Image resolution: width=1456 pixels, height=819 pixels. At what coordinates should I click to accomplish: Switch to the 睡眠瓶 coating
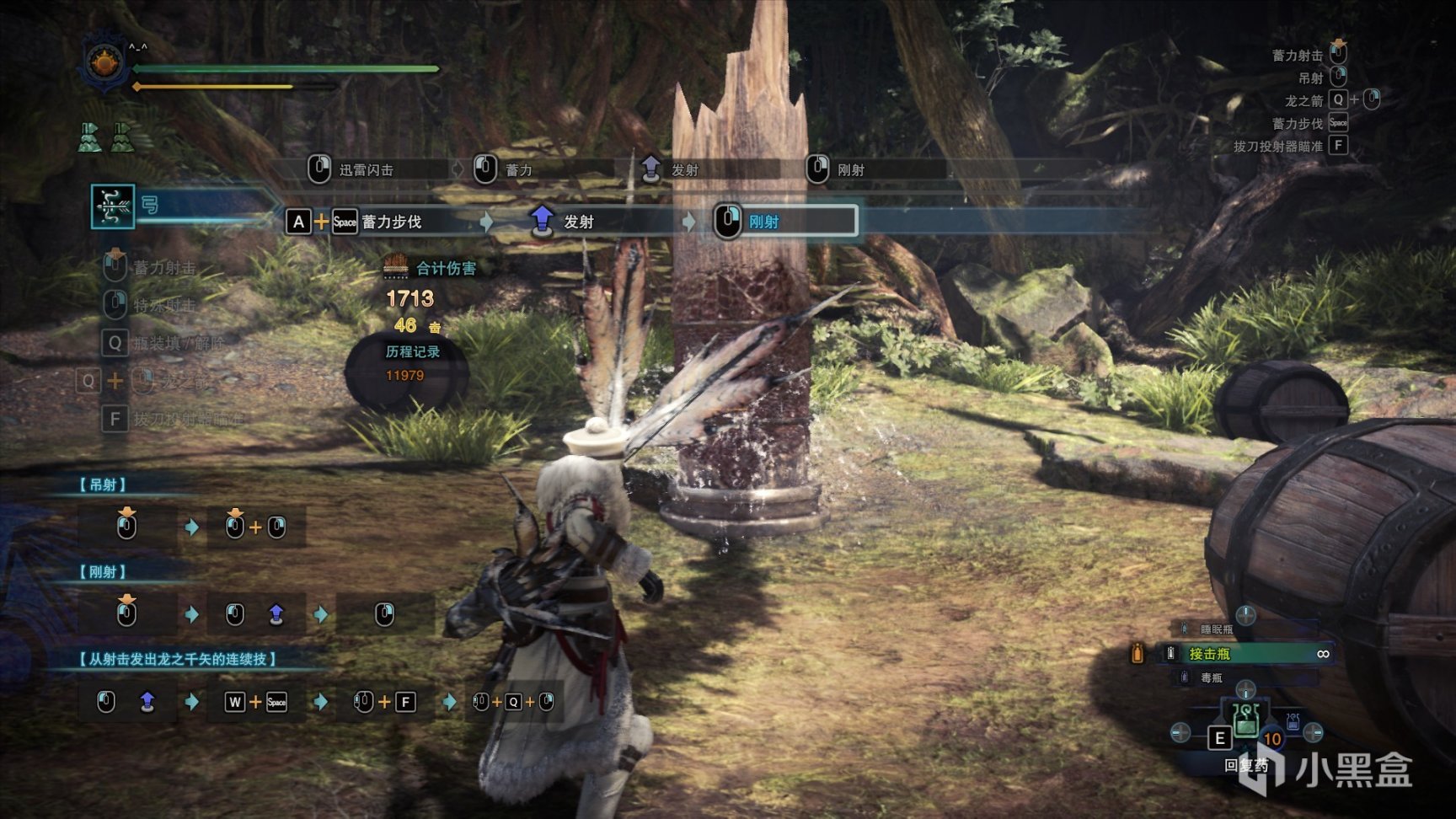coord(1216,629)
